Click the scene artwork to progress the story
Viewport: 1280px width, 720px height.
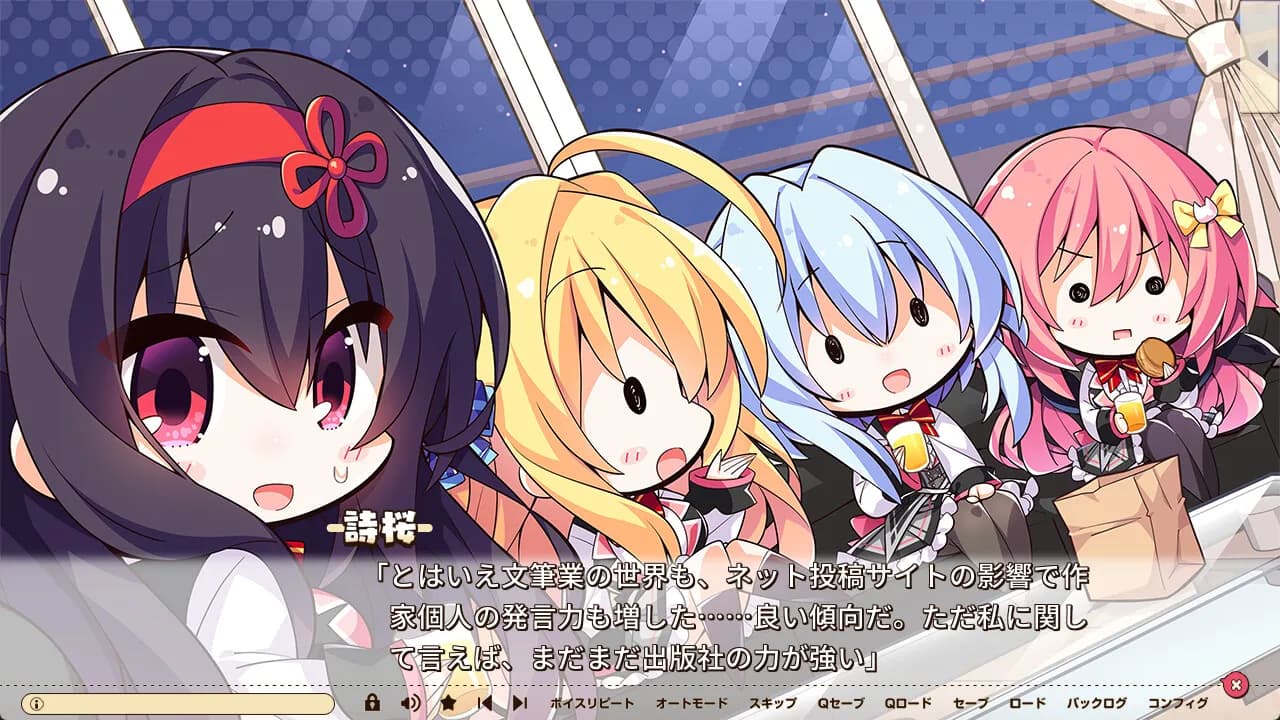[640, 250]
